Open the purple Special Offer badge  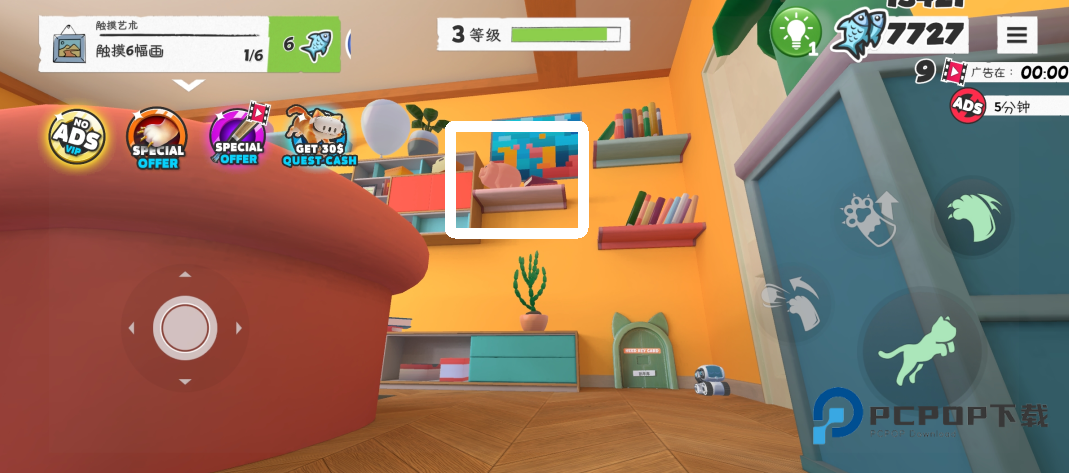coord(238,137)
